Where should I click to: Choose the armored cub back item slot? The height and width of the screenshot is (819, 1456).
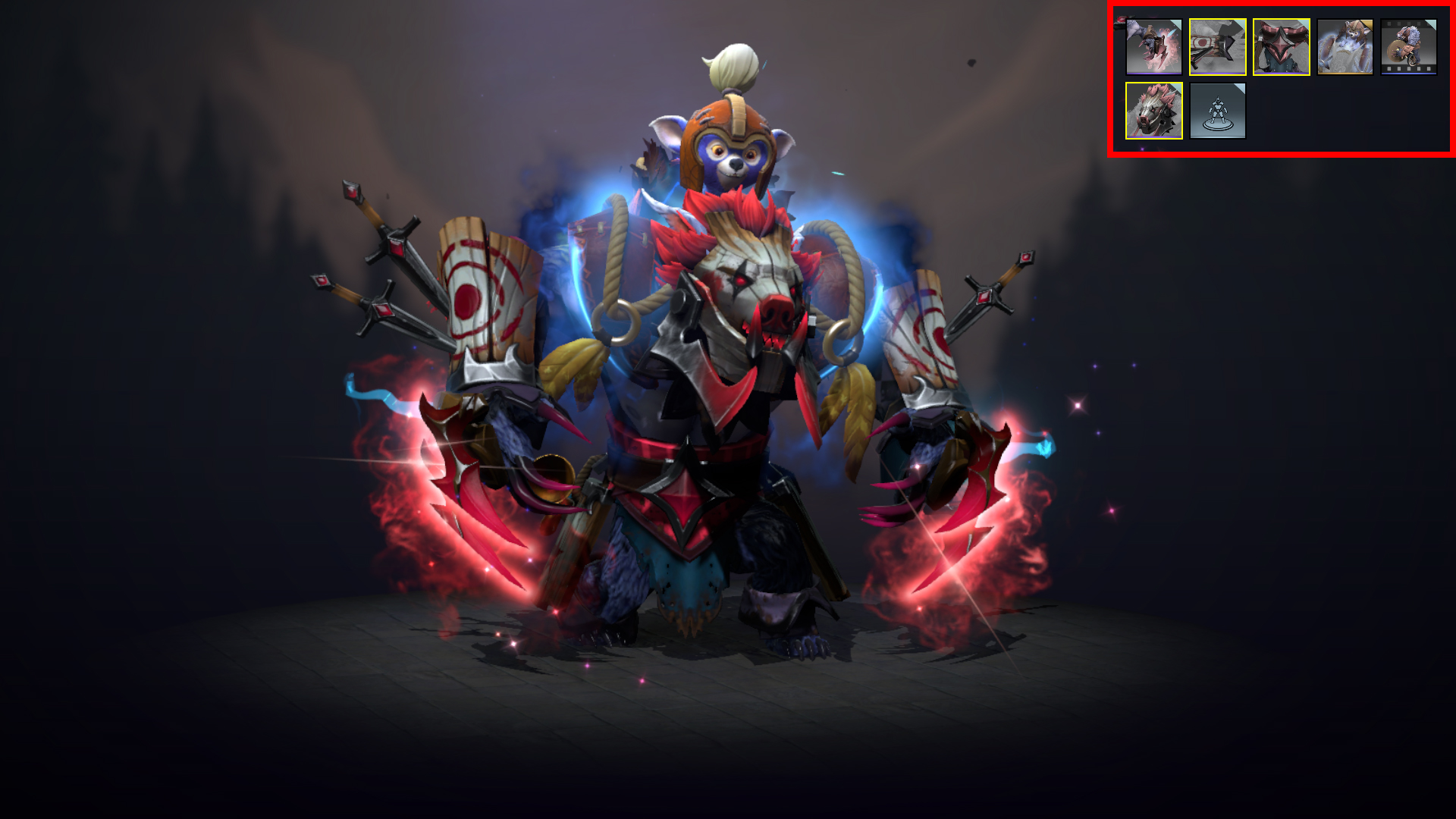click(x=1345, y=49)
